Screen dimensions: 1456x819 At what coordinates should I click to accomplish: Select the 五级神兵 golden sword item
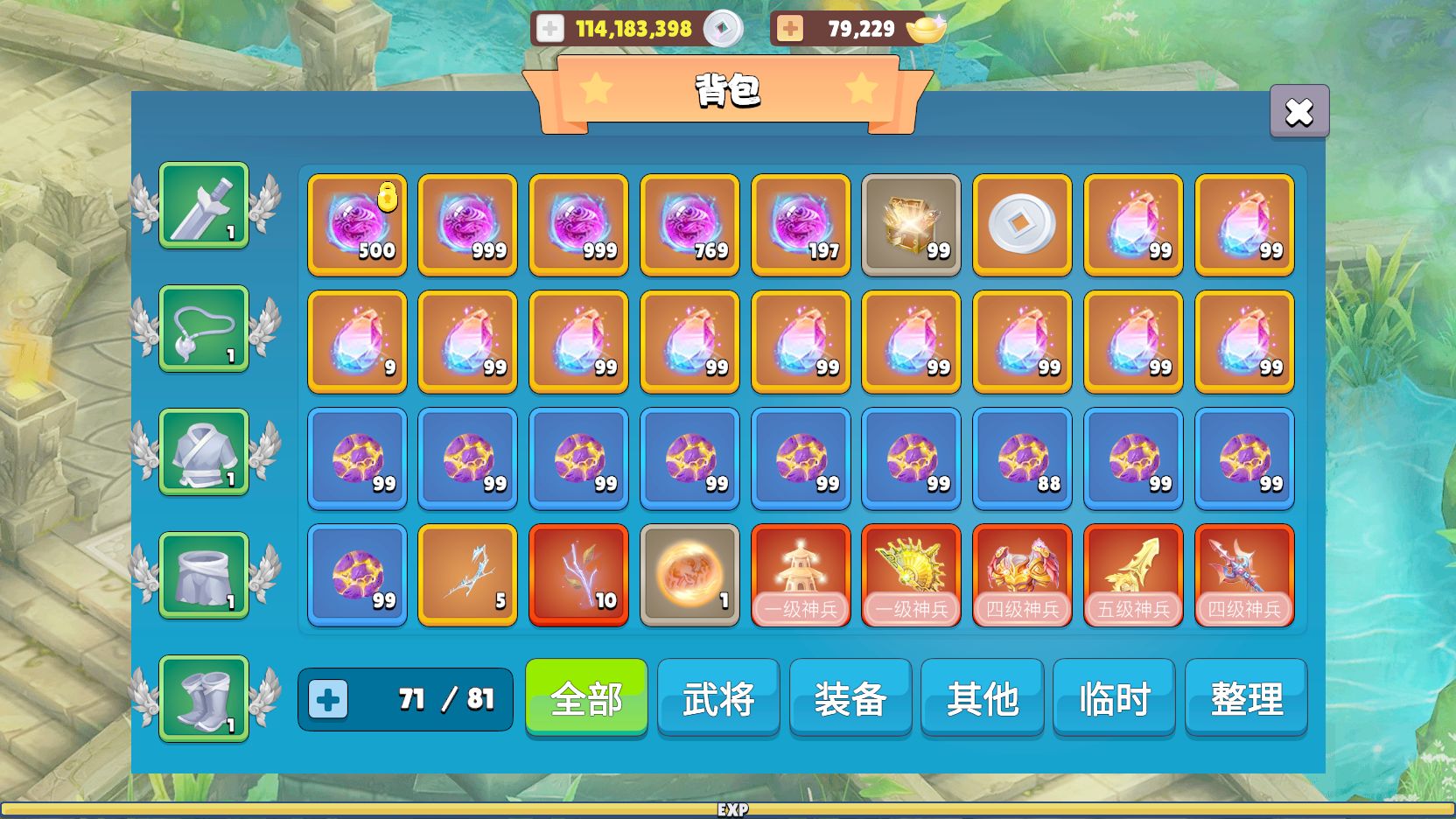[x=1133, y=574]
